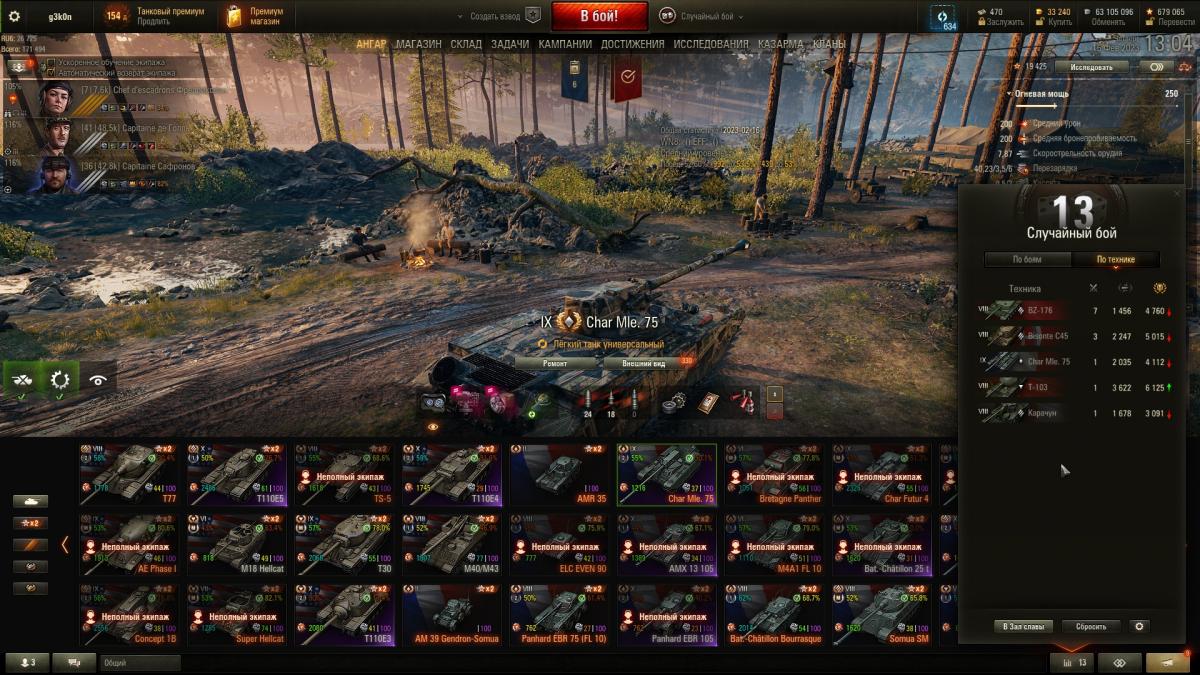This screenshot has height=675, width=1200.
Task: Select the Somua SM tank
Action: click(885, 615)
